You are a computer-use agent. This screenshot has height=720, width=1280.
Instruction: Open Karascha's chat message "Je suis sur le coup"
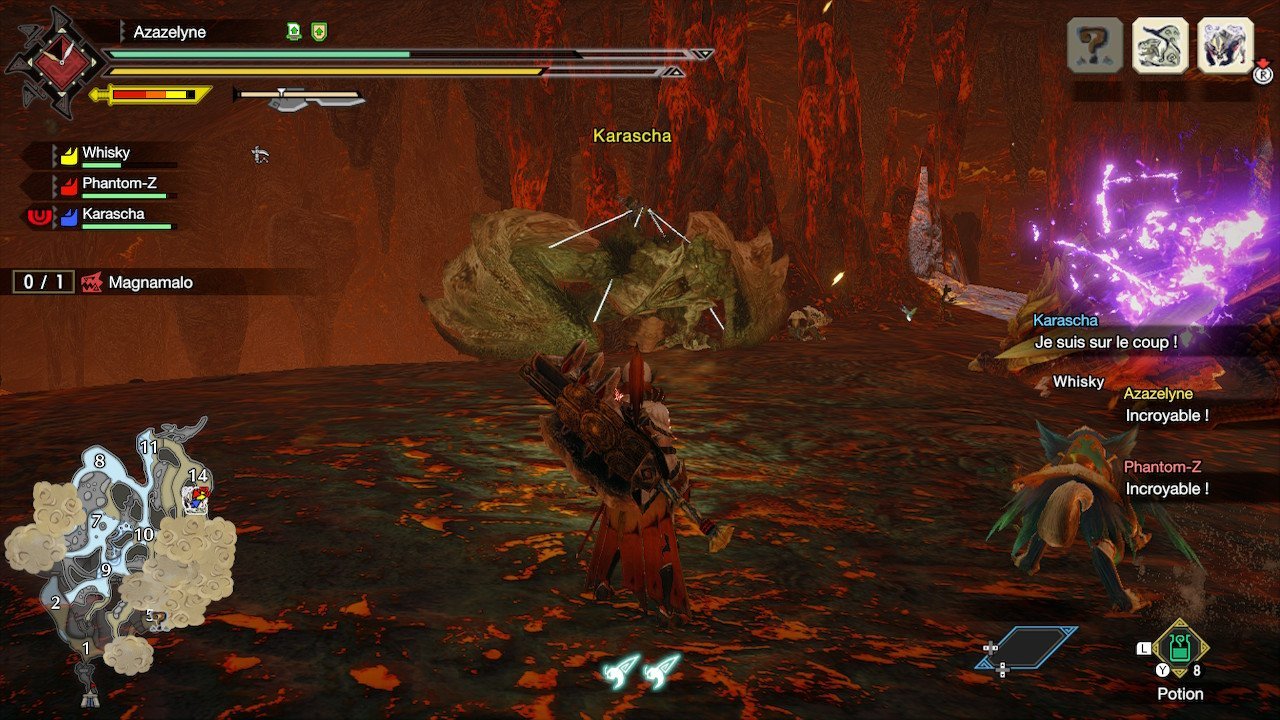point(1104,341)
